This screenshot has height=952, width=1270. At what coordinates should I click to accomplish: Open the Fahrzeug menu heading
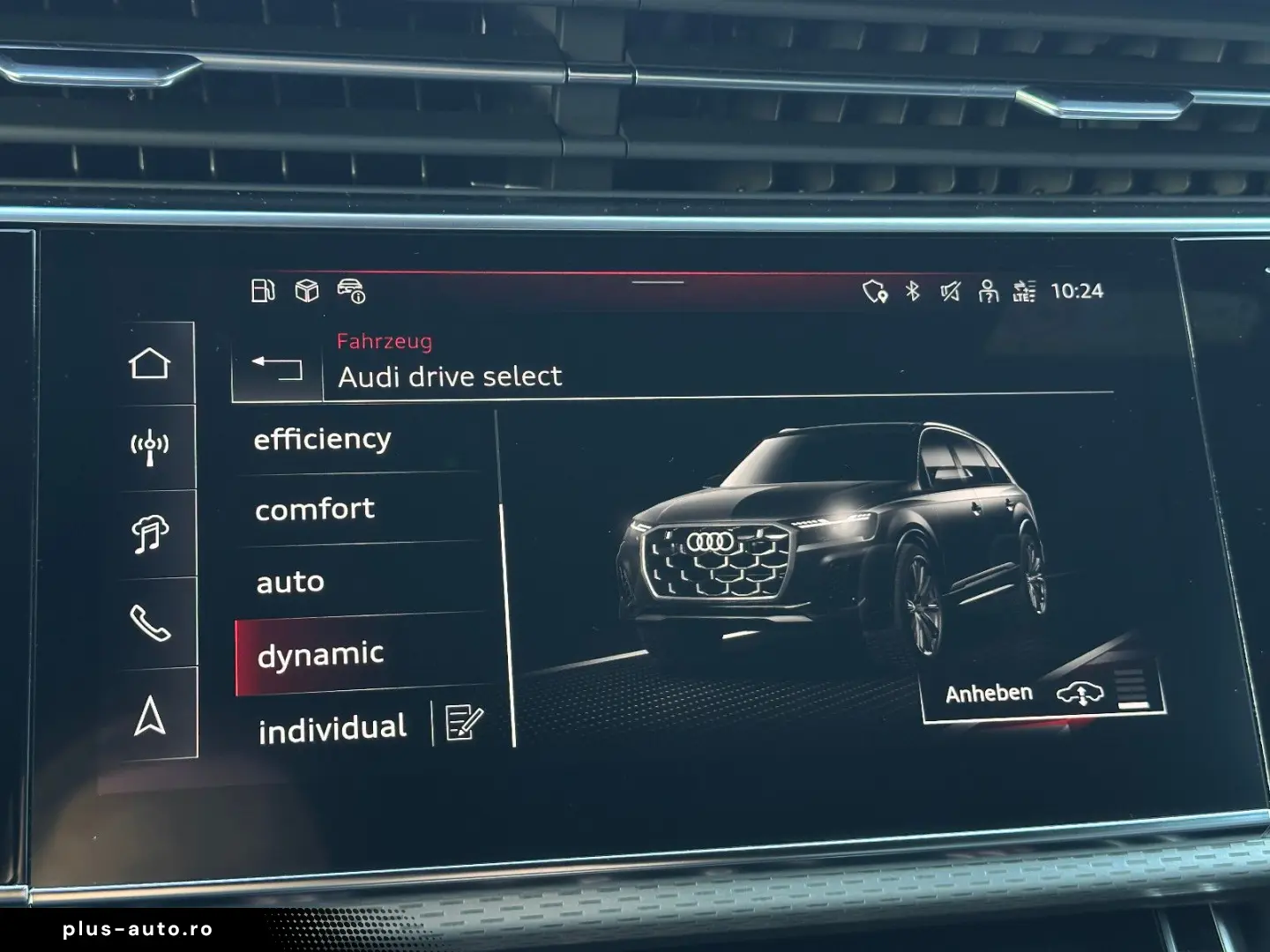385,343
